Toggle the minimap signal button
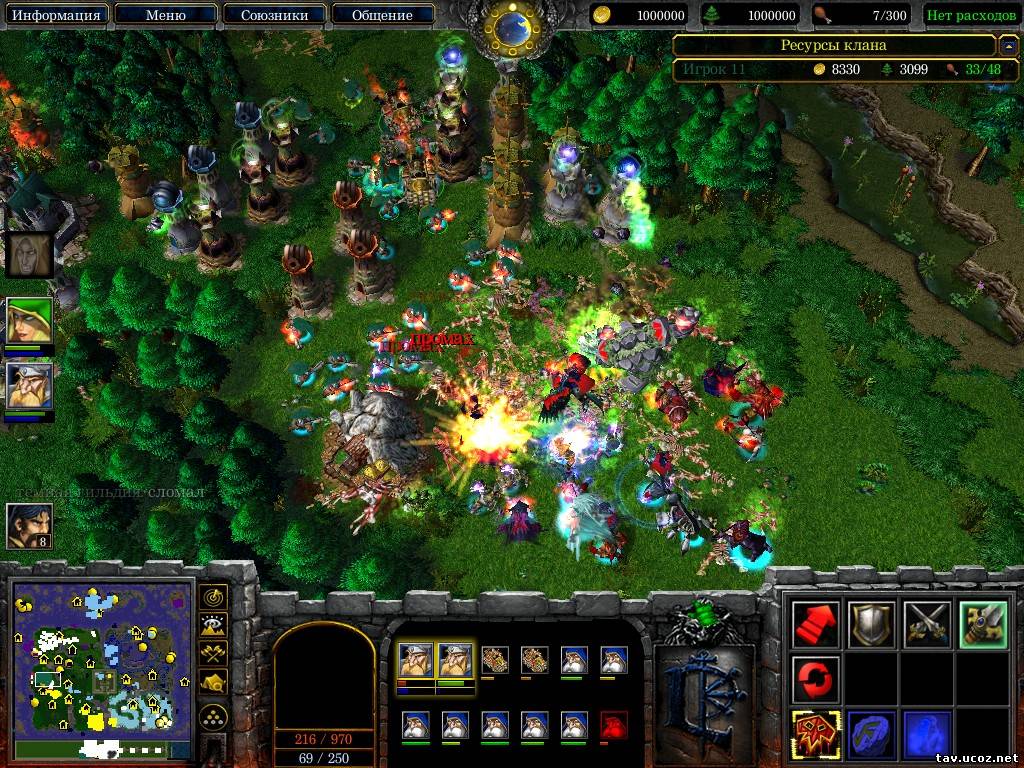Image resolution: width=1024 pixels, height=768 pixels. (x=213, y=597)
